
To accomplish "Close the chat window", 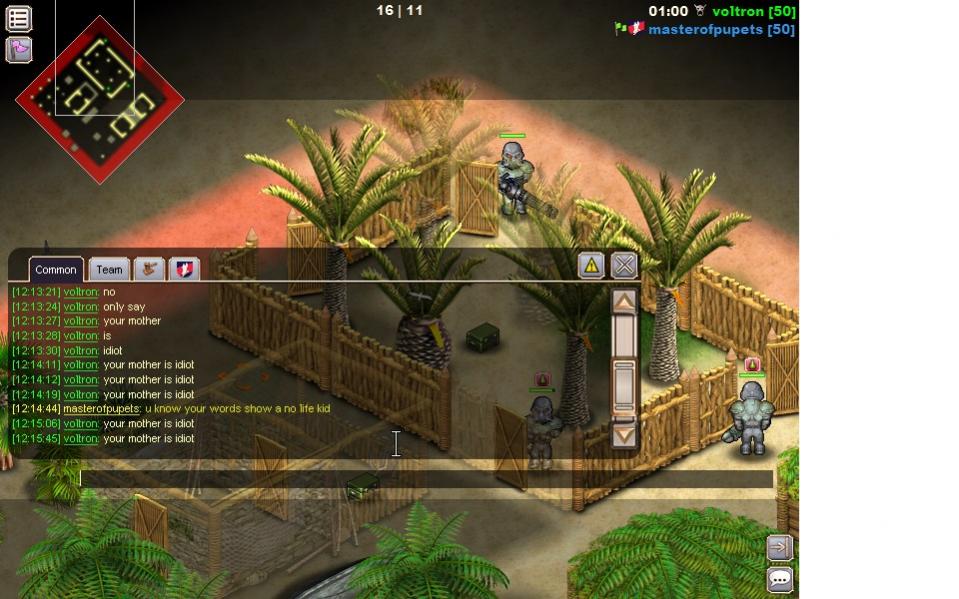I will coord(624,265).
